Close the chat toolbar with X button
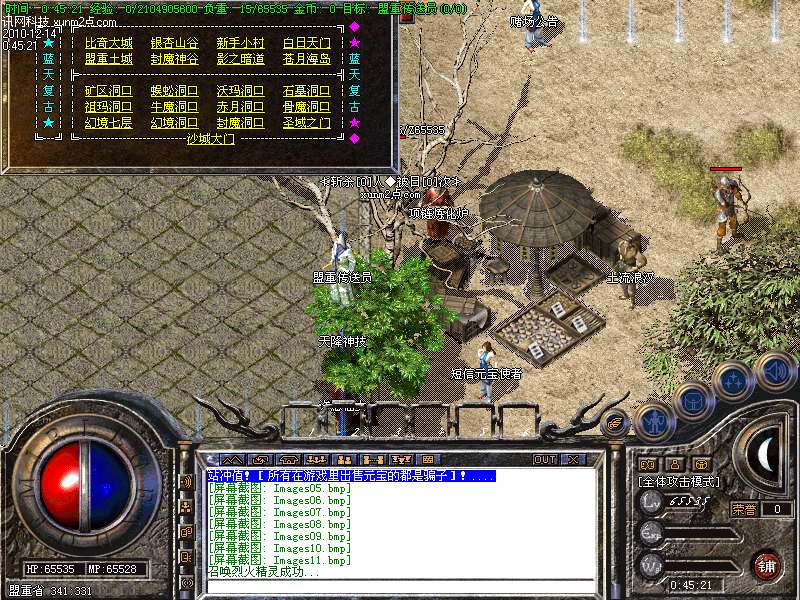The height and width of the screenshot is (600, 800). click(x=573, y=460)
